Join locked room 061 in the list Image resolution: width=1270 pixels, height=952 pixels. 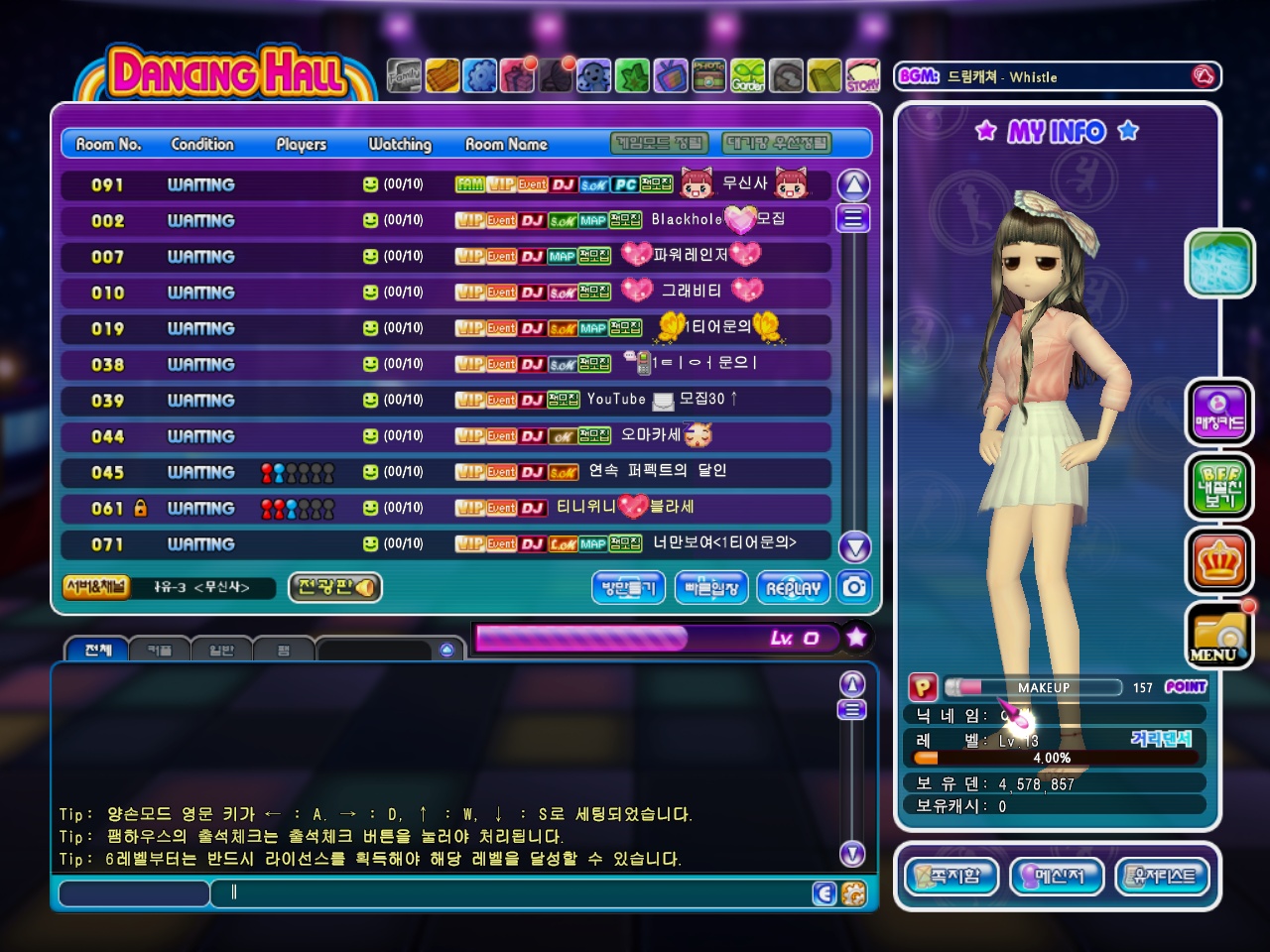coord(446,508)
